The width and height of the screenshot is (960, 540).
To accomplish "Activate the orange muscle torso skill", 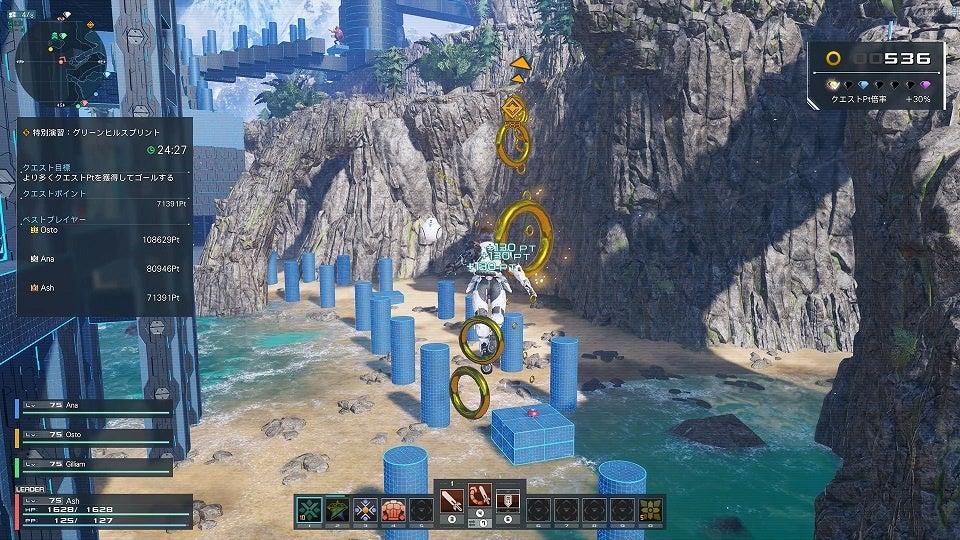I will [393, 509].
